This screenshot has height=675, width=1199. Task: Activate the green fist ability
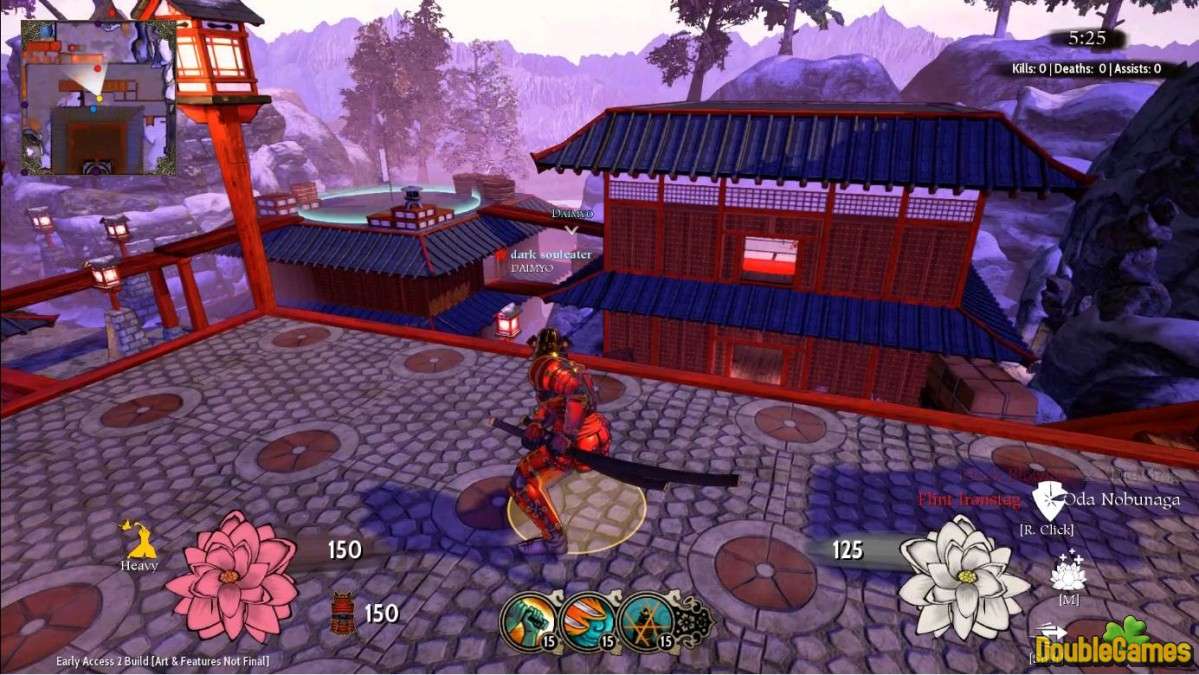click(527, 620)
